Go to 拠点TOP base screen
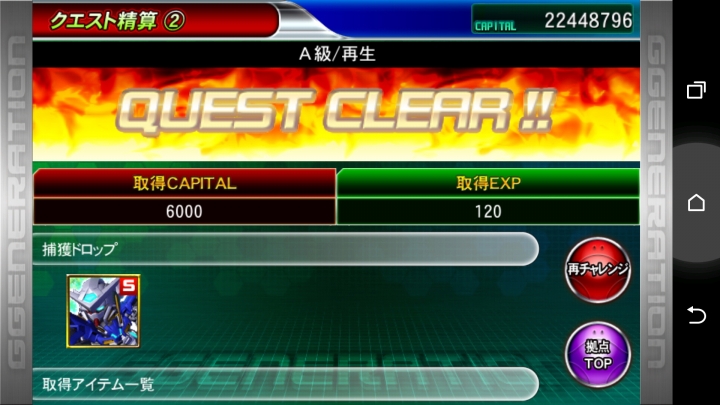The height and width of the screenshot is (405, 720). tap(597, 352)
